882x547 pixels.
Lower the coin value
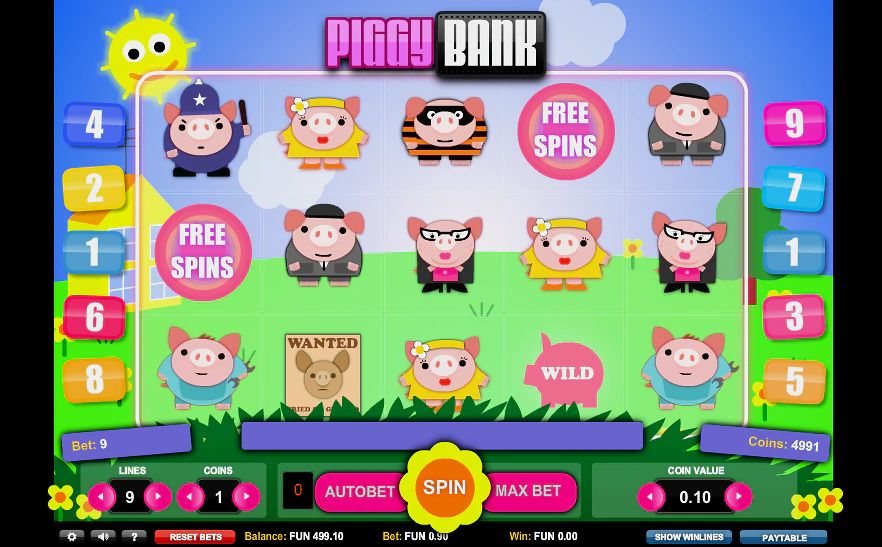[x=651, y=496]
